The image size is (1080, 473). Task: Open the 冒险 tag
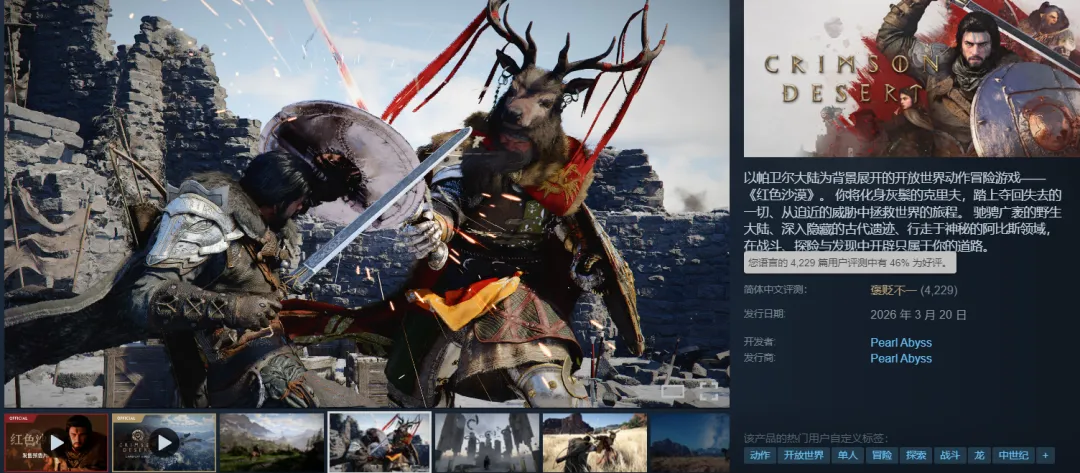coord(882,455)
